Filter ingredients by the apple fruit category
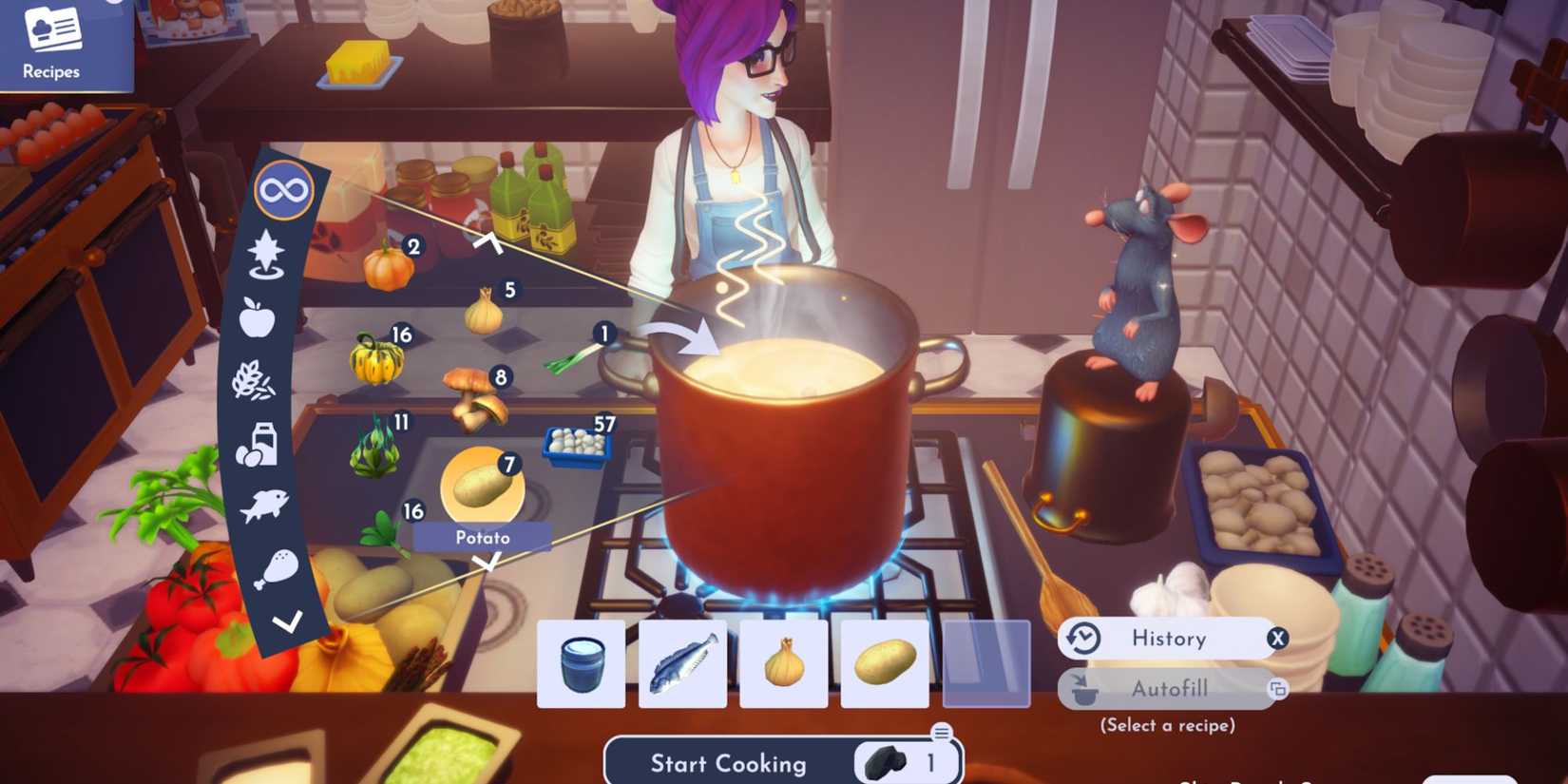The width and height of the screenshot is (1568, 784). [x=258, y=321]
